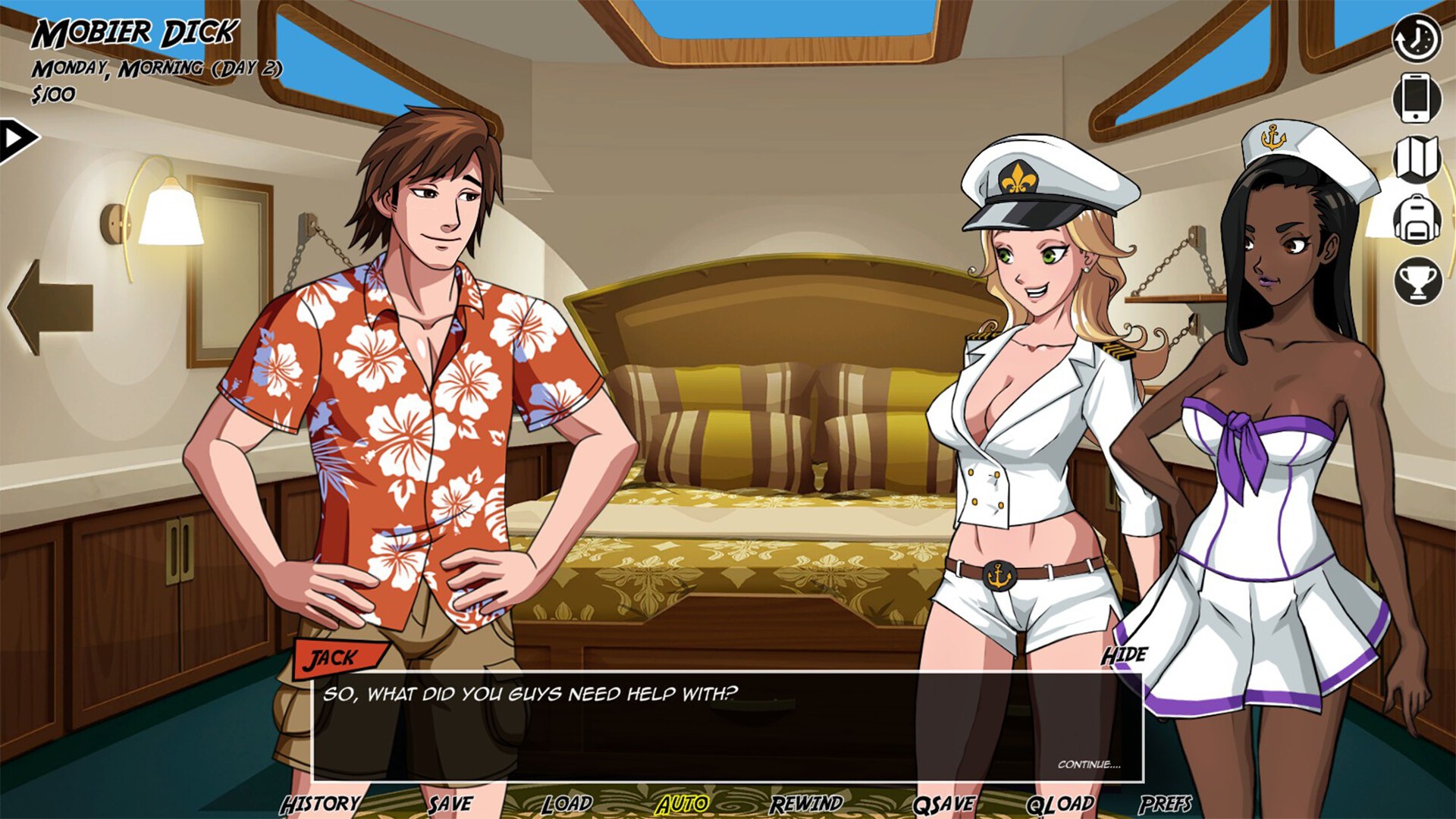View the trophy achievements
1456x819 pixels.
tap(1417, 281)
